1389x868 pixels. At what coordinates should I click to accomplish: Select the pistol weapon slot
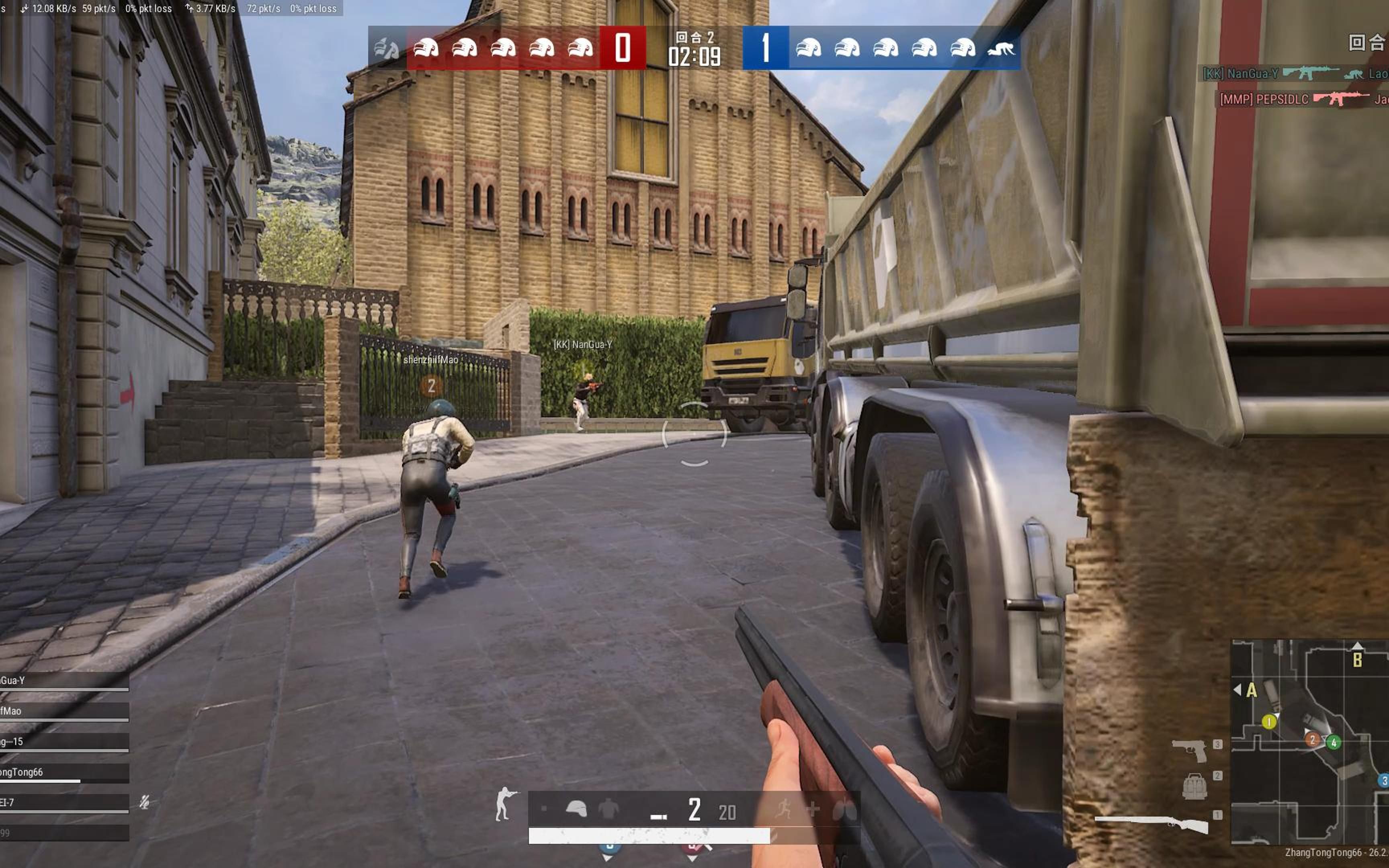[1189, 749]
